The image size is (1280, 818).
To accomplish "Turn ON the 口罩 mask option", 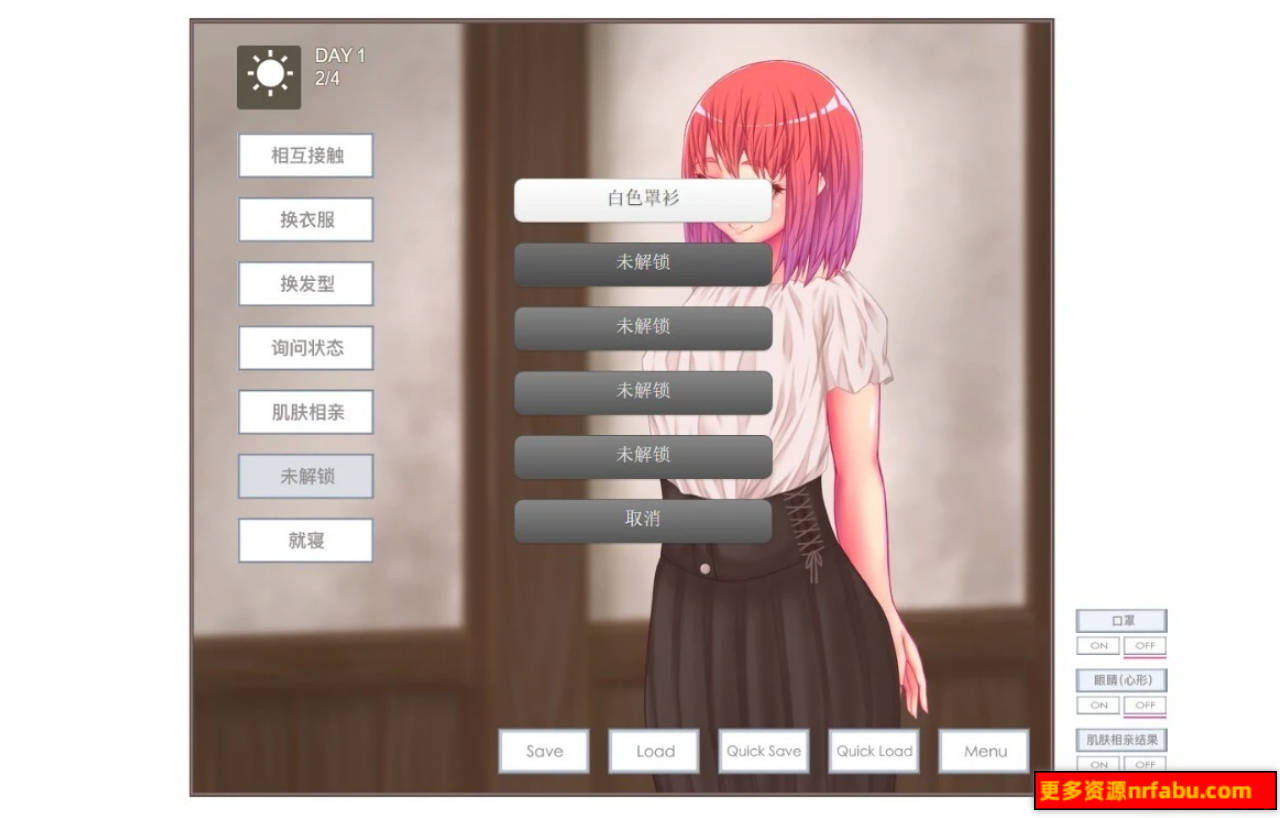I will click(x=1097, y=647).
